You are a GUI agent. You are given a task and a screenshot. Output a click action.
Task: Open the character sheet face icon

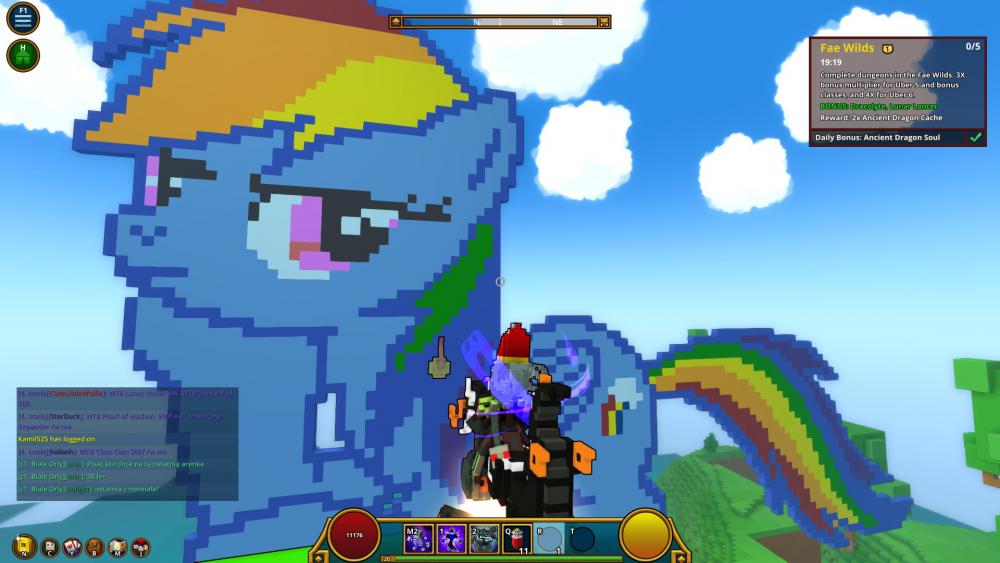click(x=49, y=547)
